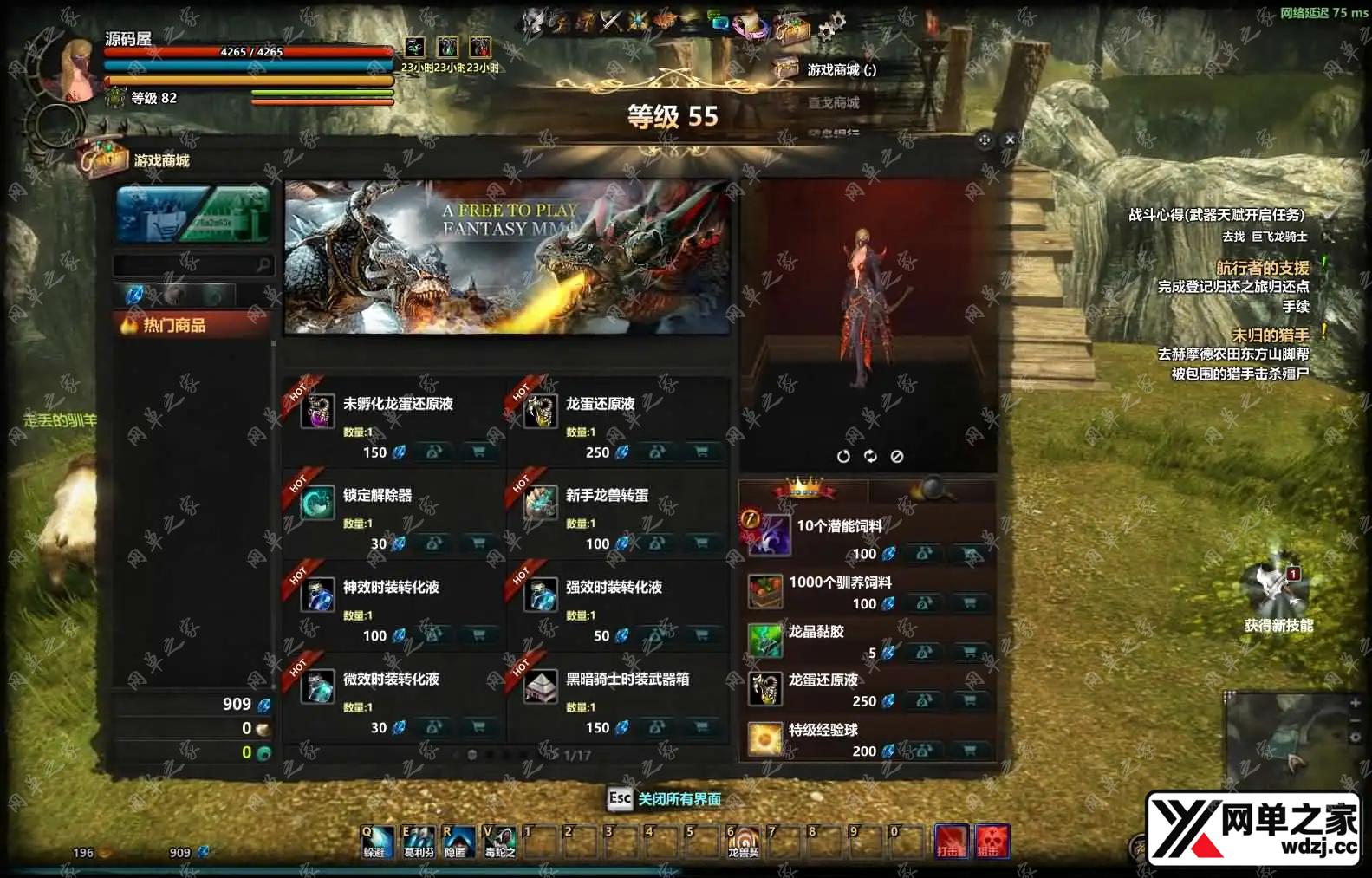
Task: Select the 热门商品 category
Action: point(192,326)
